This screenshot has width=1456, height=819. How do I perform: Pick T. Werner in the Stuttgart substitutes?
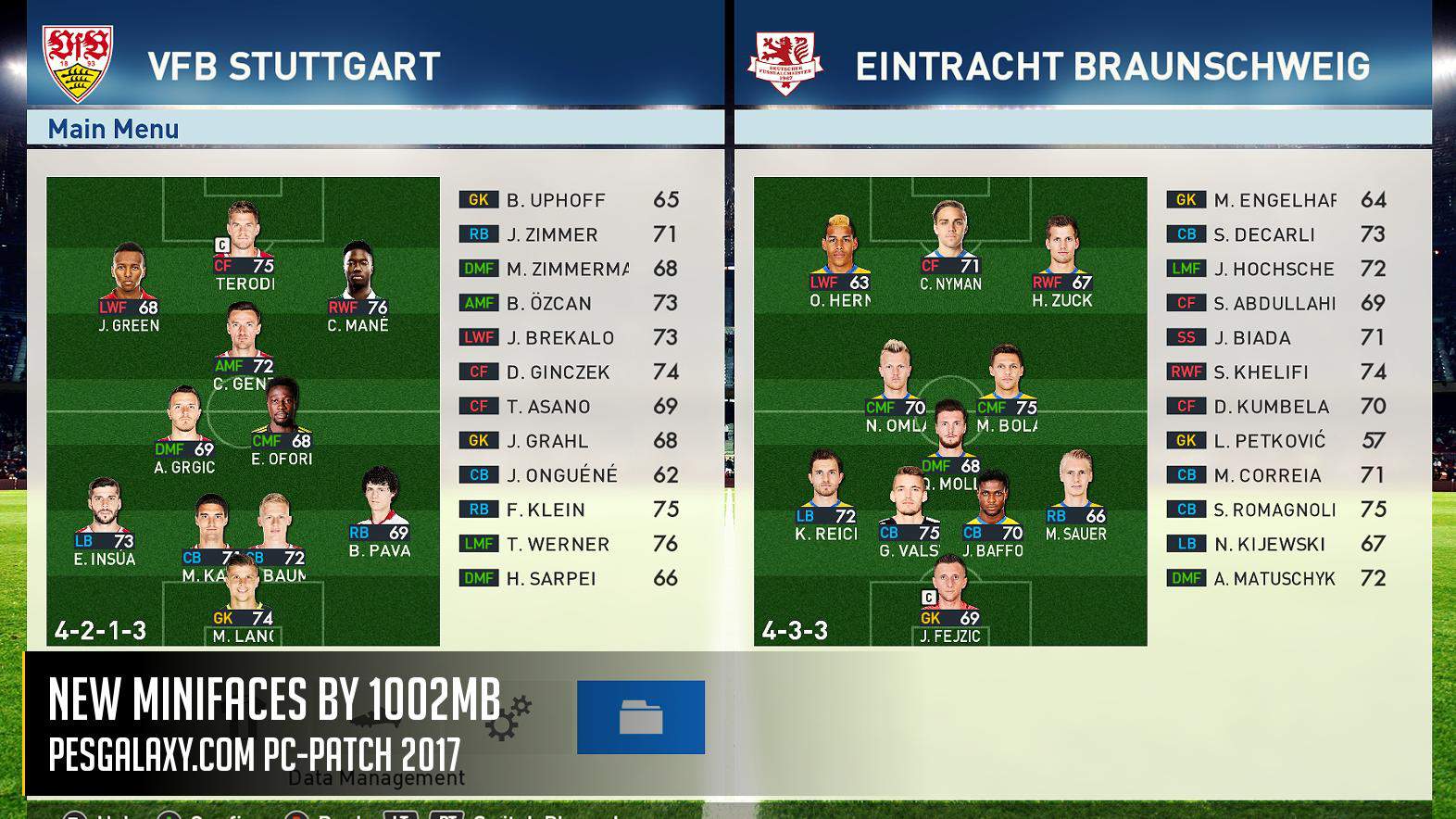tap(569, 545)
